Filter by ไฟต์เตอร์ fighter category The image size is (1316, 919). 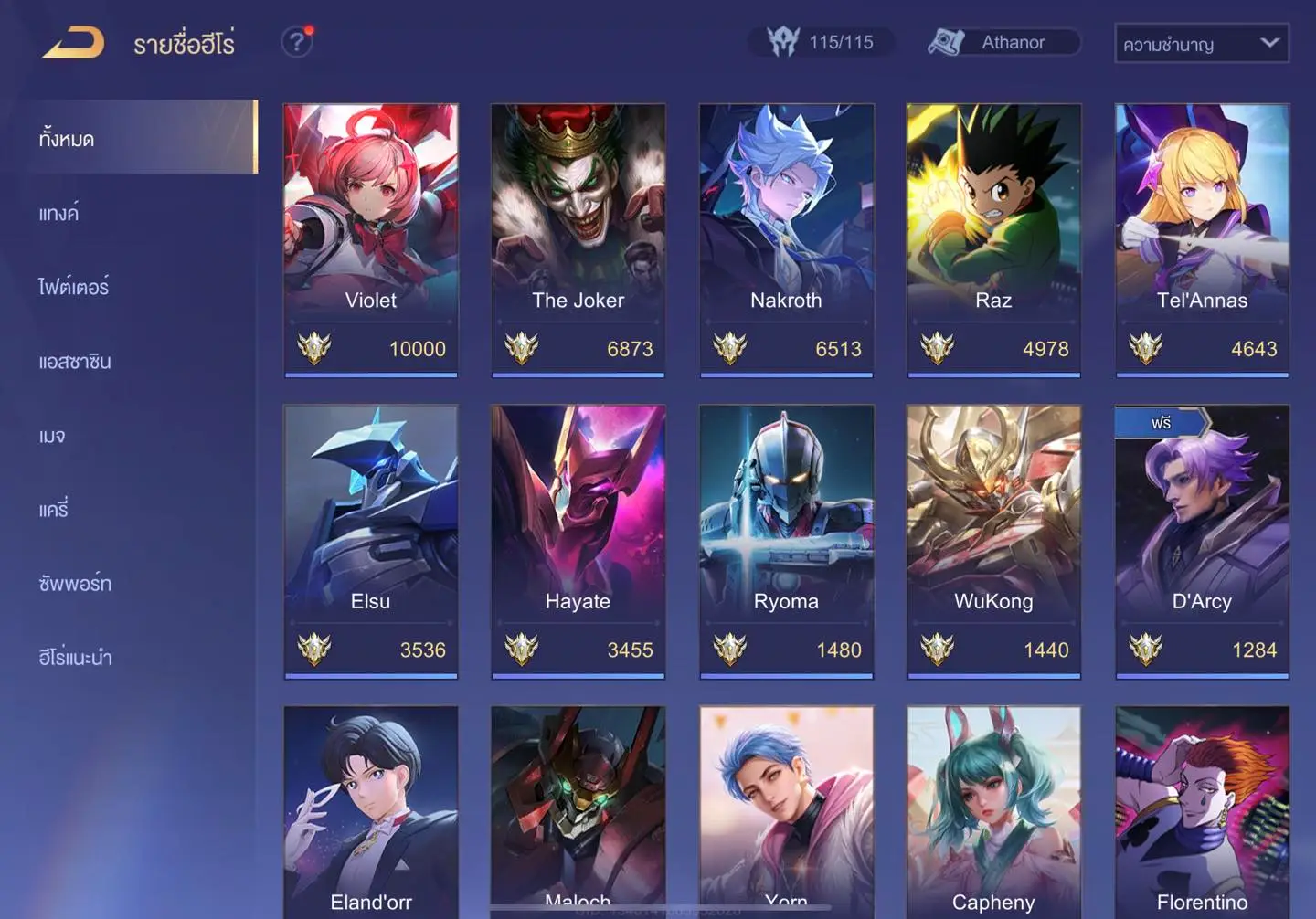pyautogui.click(x=74, y=287)
